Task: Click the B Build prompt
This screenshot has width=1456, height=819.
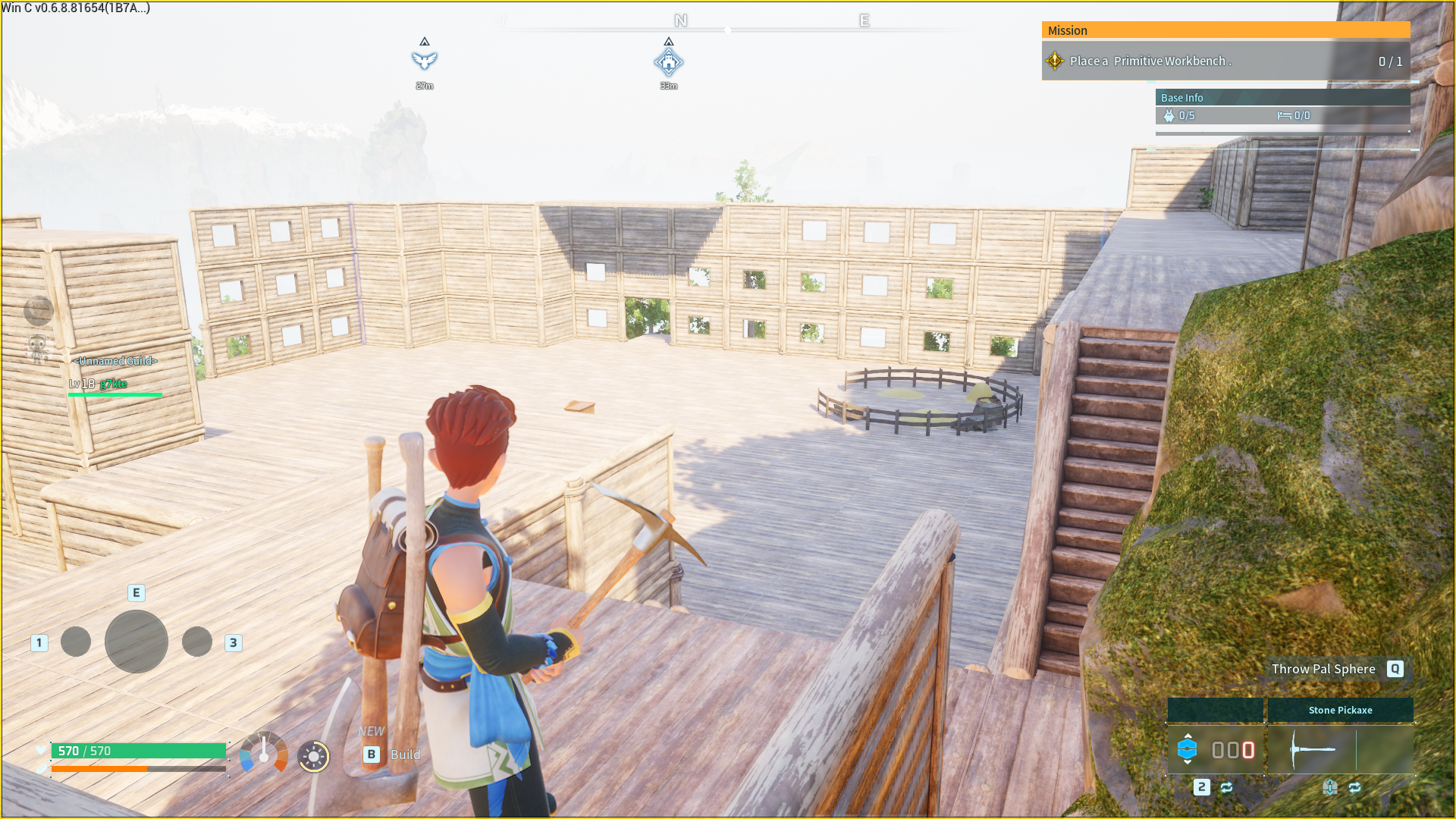Action: pos(390,755)
